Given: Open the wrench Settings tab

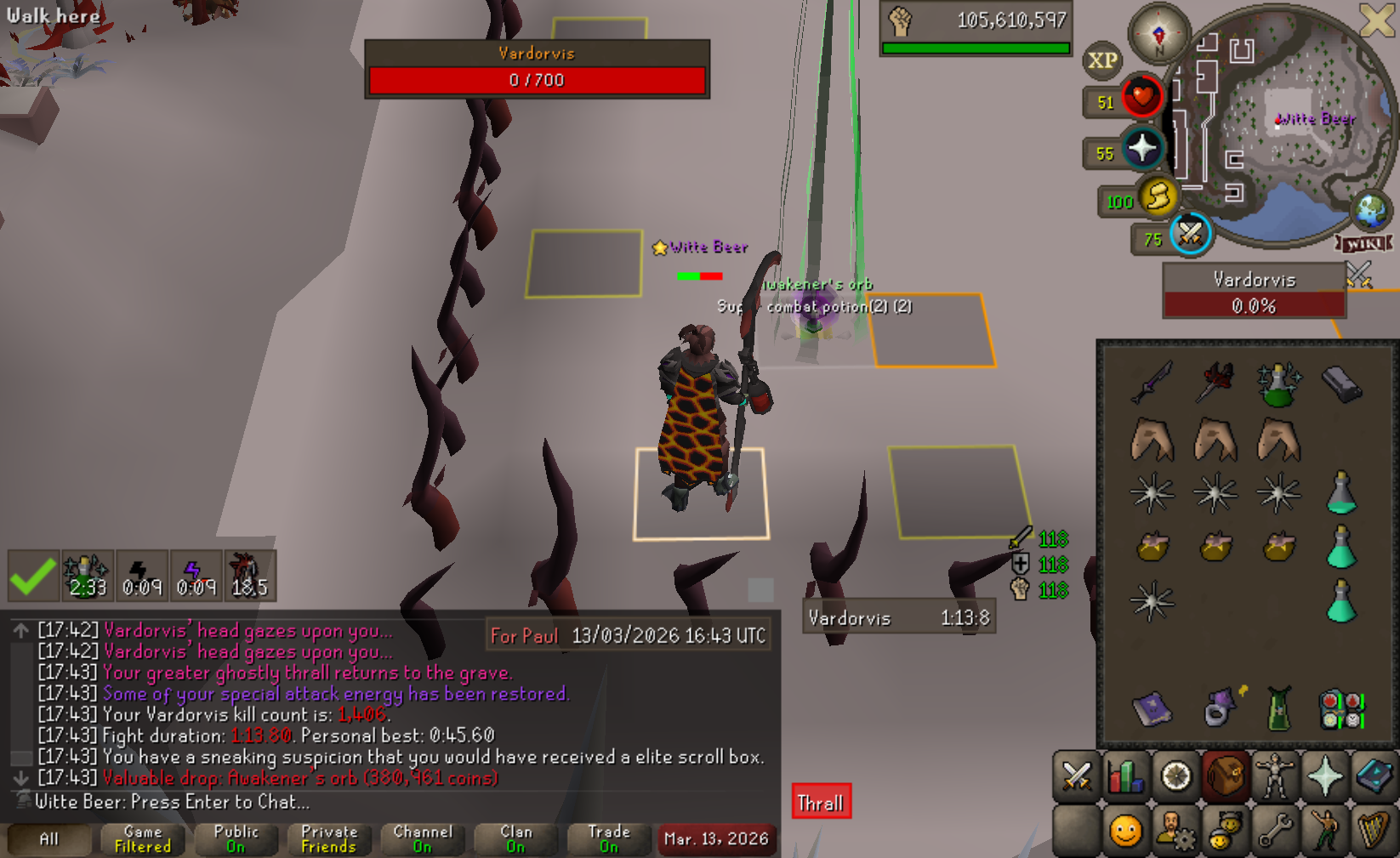Looking at the screenshot, I should coord(1275,830).
